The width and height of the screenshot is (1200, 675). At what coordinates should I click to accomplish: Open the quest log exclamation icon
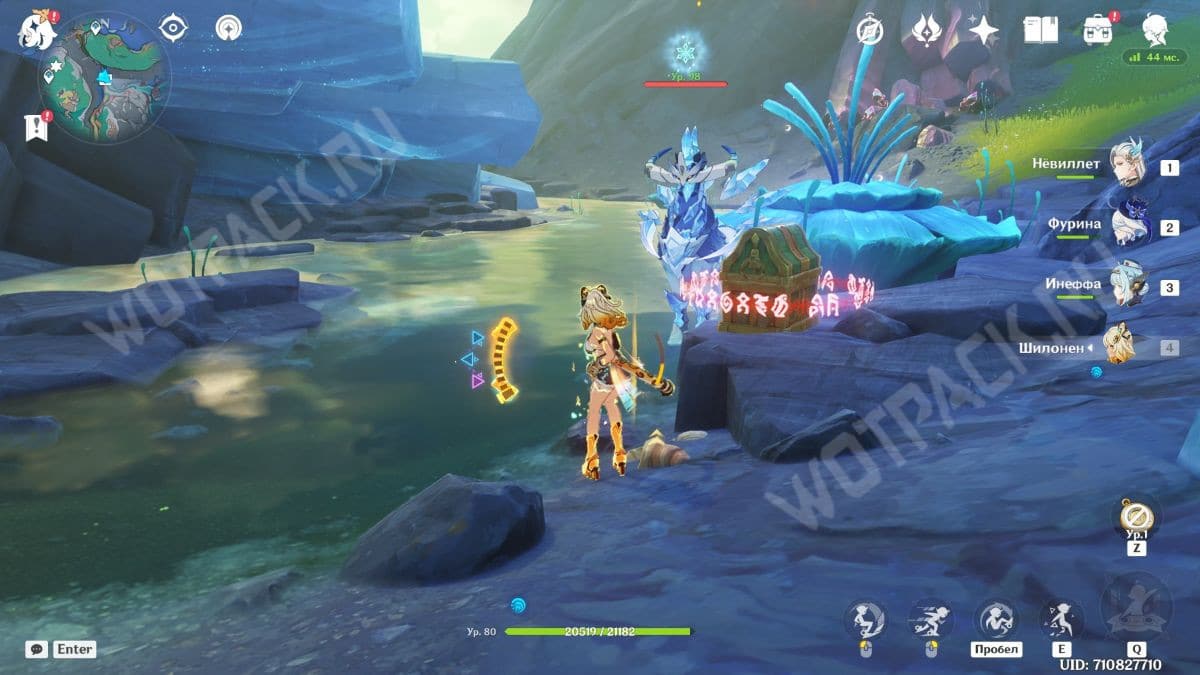(38, 127)
